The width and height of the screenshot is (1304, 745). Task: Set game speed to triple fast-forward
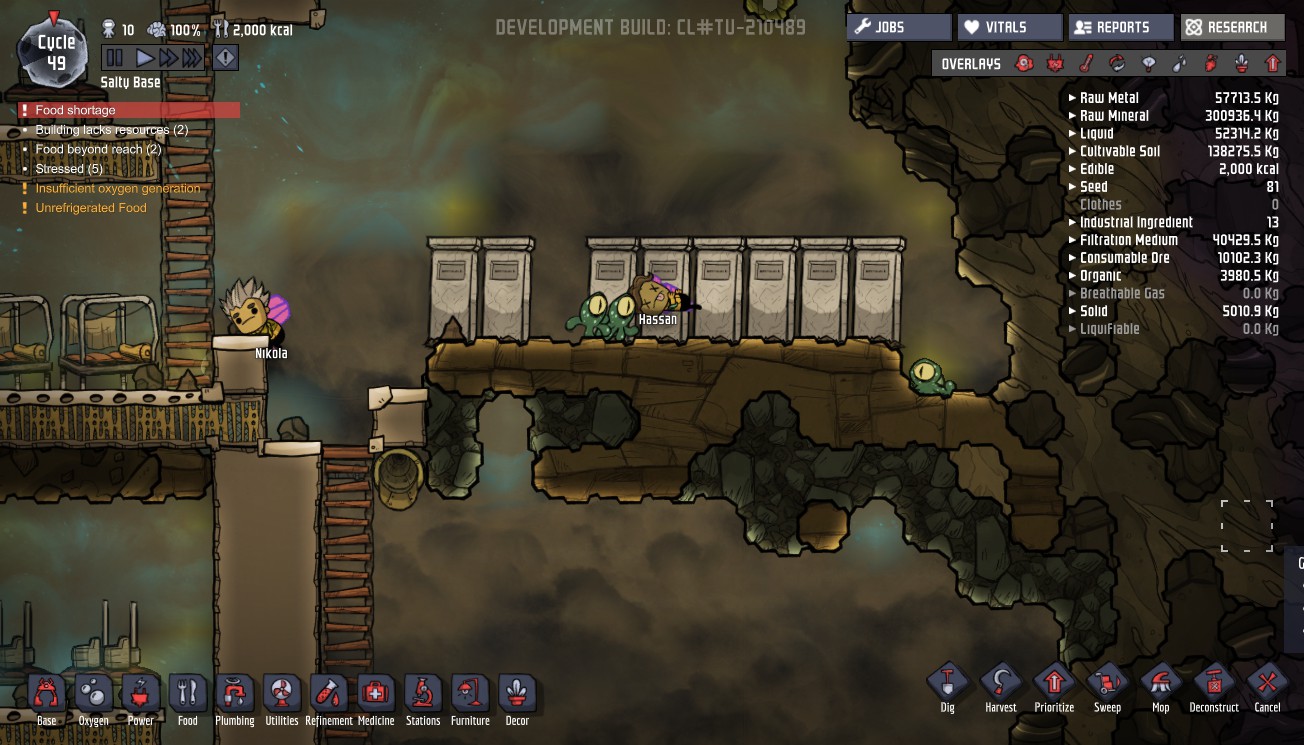pyautogui.click(x=190, y=58)
